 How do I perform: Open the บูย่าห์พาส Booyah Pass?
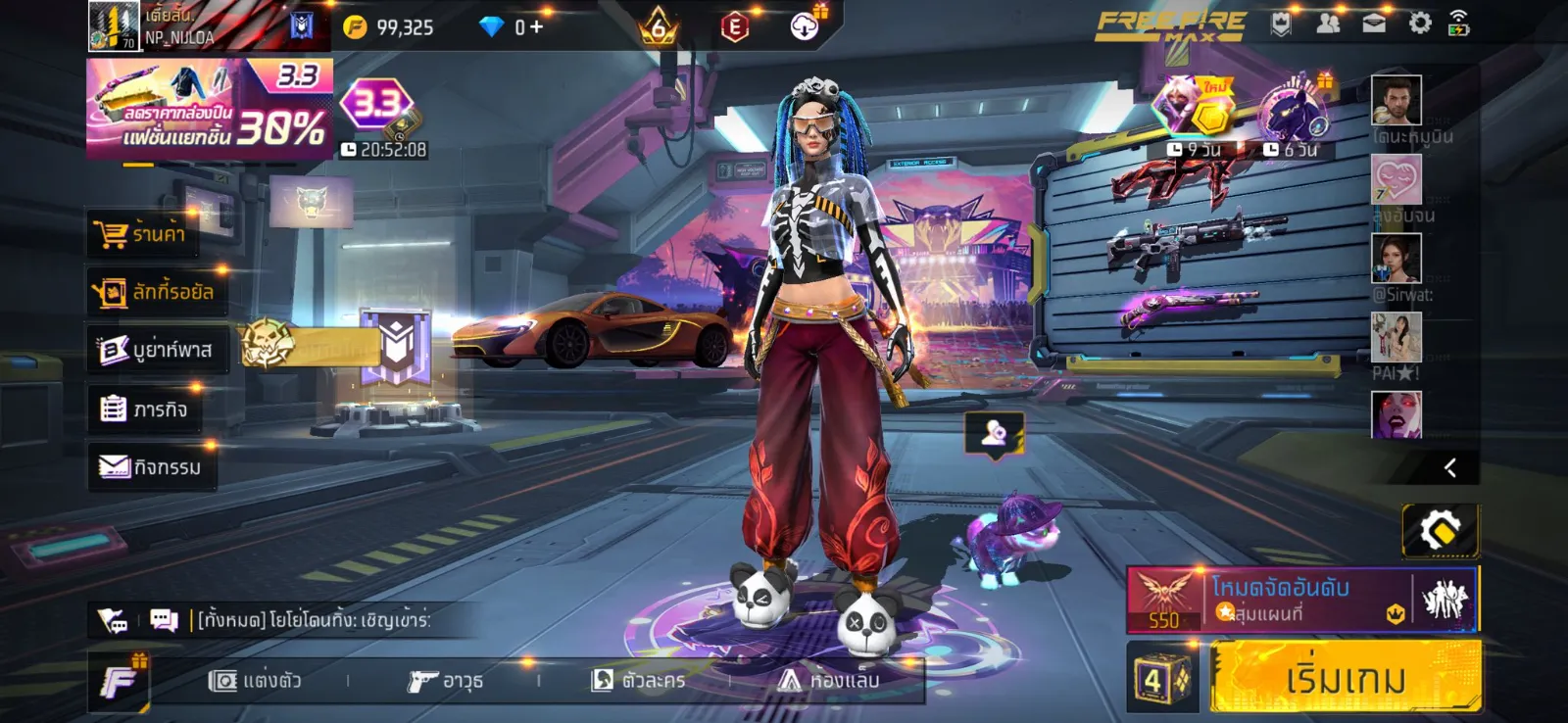157,350
